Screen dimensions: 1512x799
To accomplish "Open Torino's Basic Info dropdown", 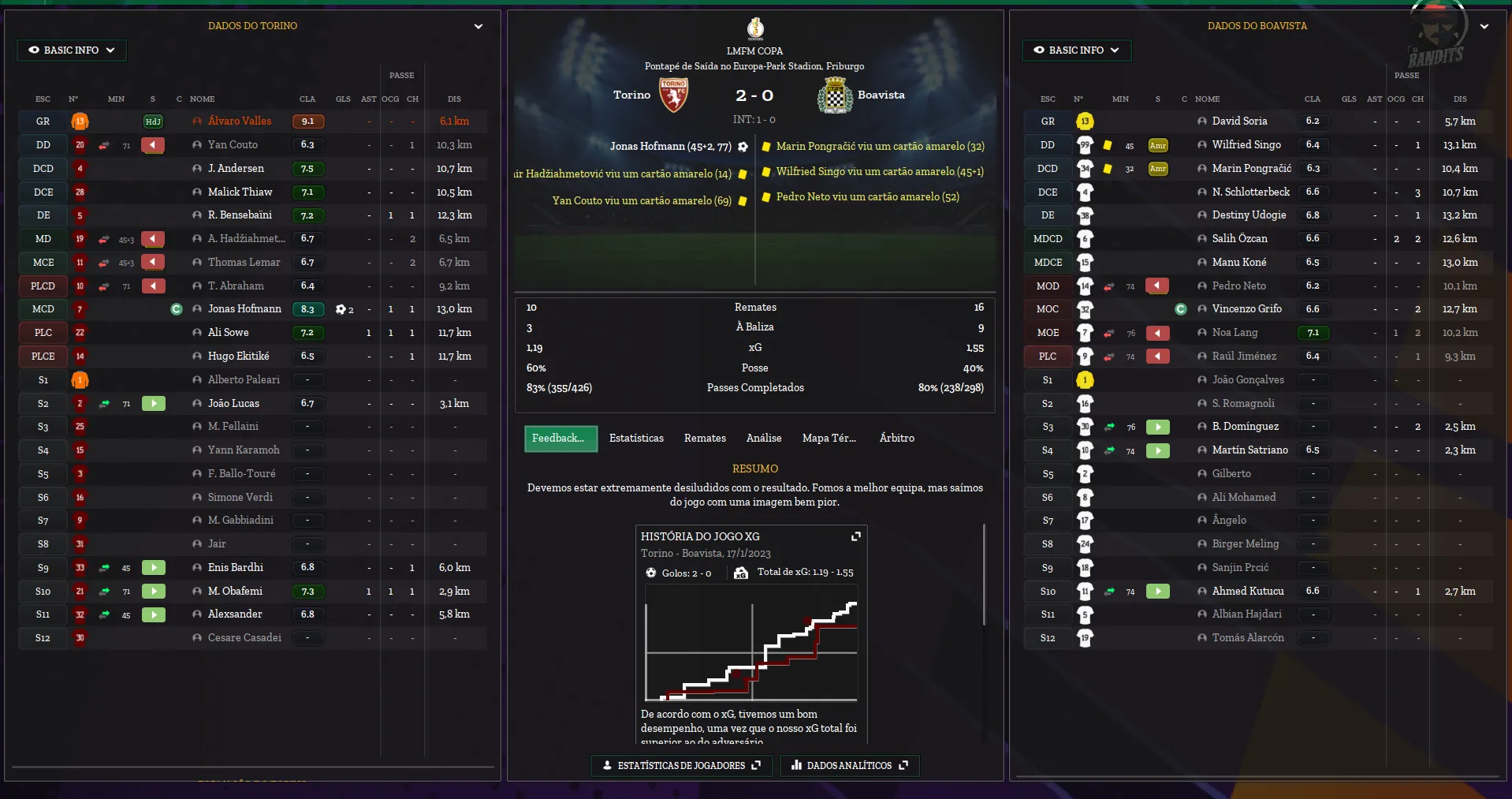I will coord(71,50).
